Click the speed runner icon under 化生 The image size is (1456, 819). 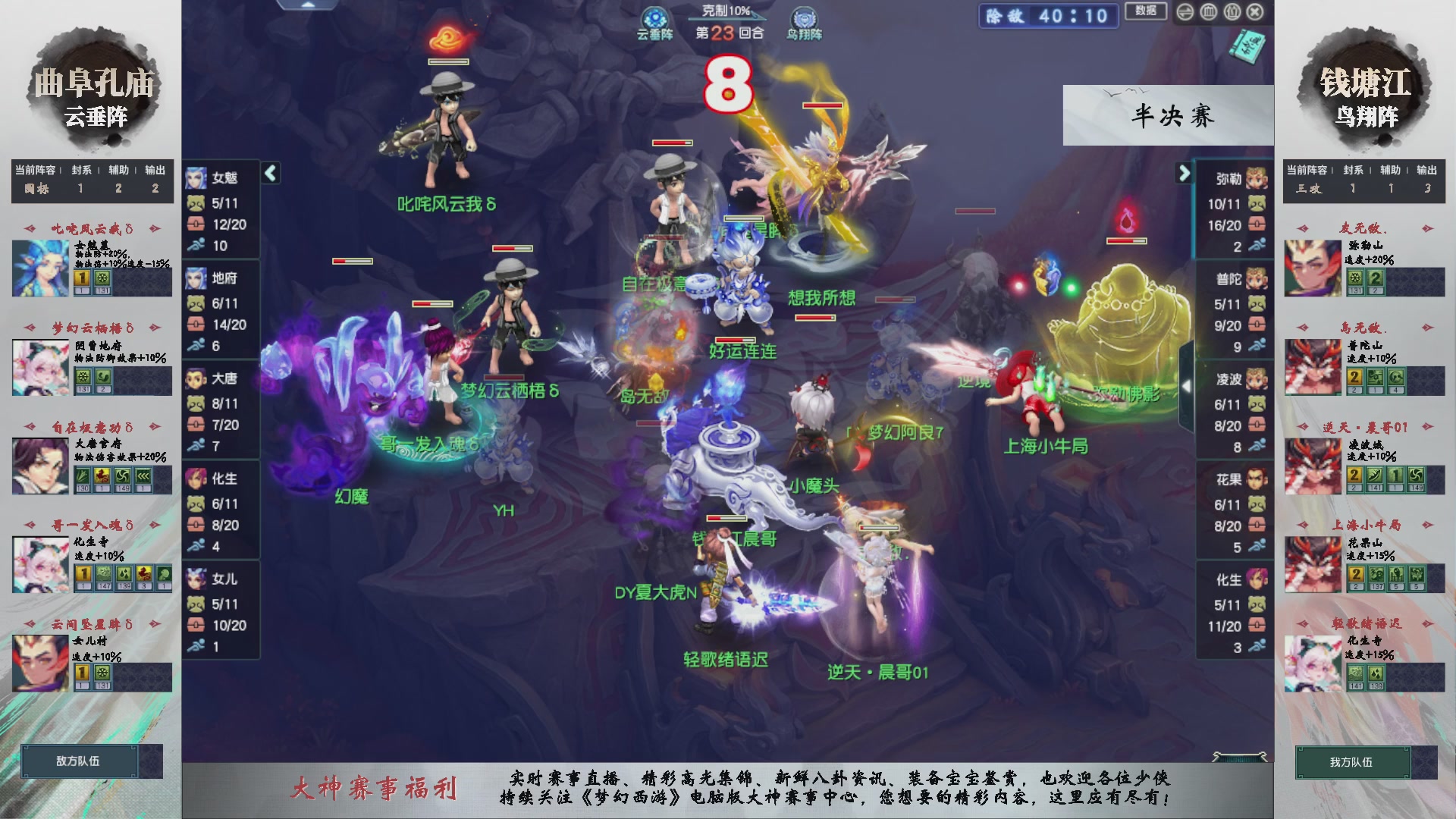196,544
